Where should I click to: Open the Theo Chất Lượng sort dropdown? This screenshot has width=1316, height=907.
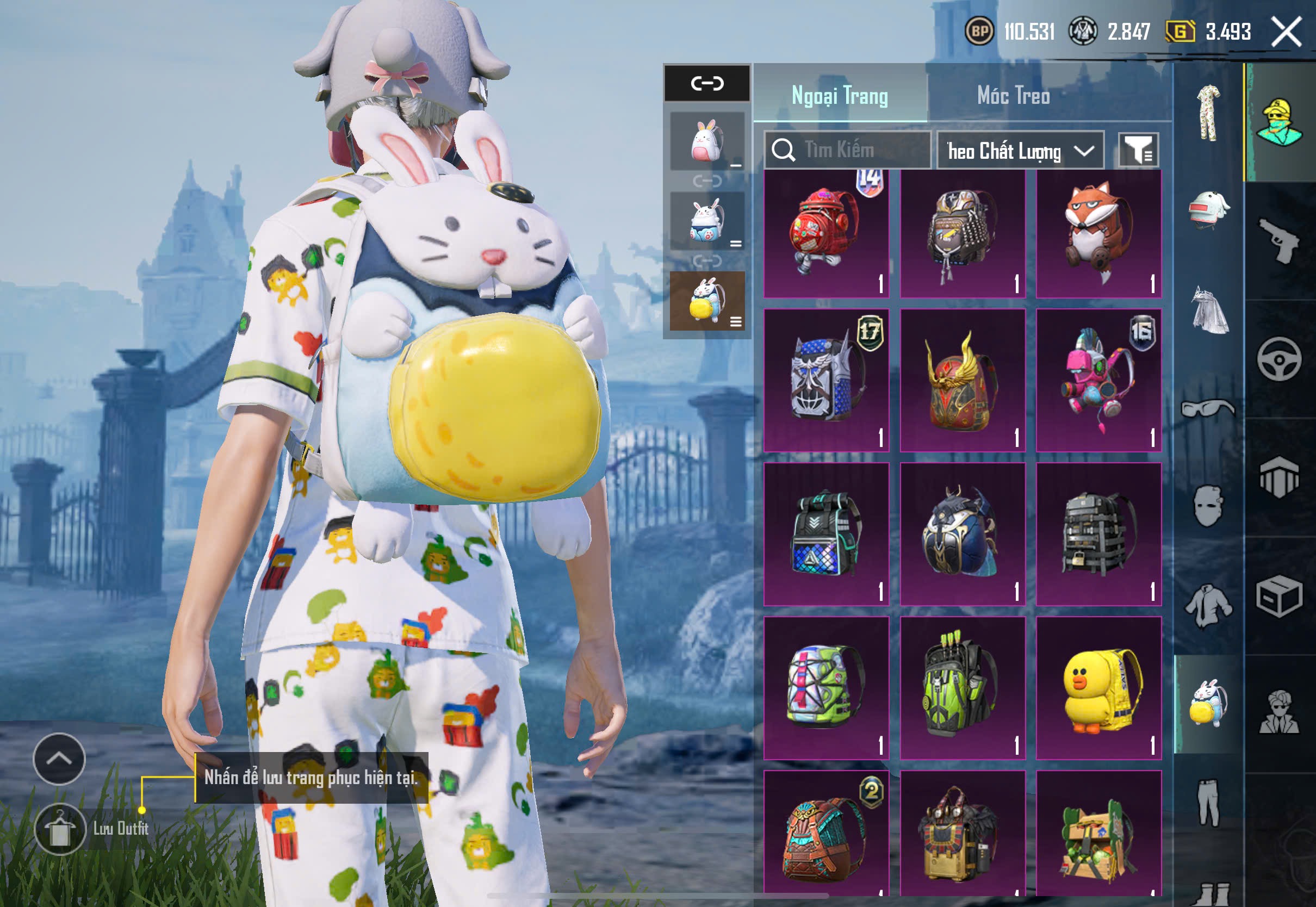coord(1020,151)
